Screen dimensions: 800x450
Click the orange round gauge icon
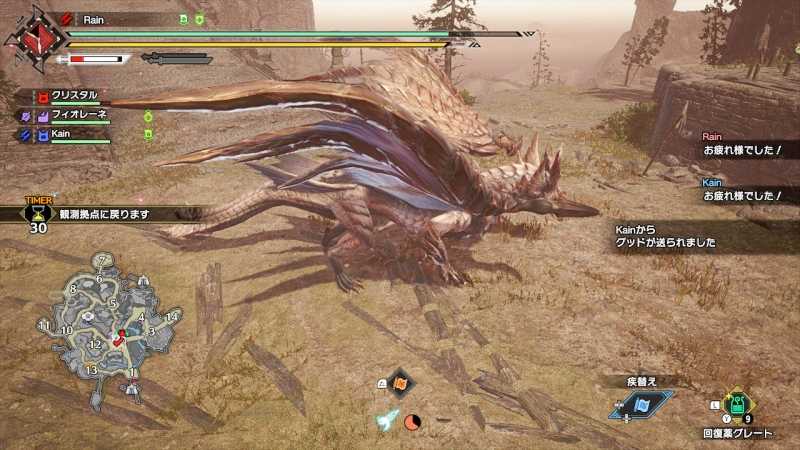click(x=412, y=421)
